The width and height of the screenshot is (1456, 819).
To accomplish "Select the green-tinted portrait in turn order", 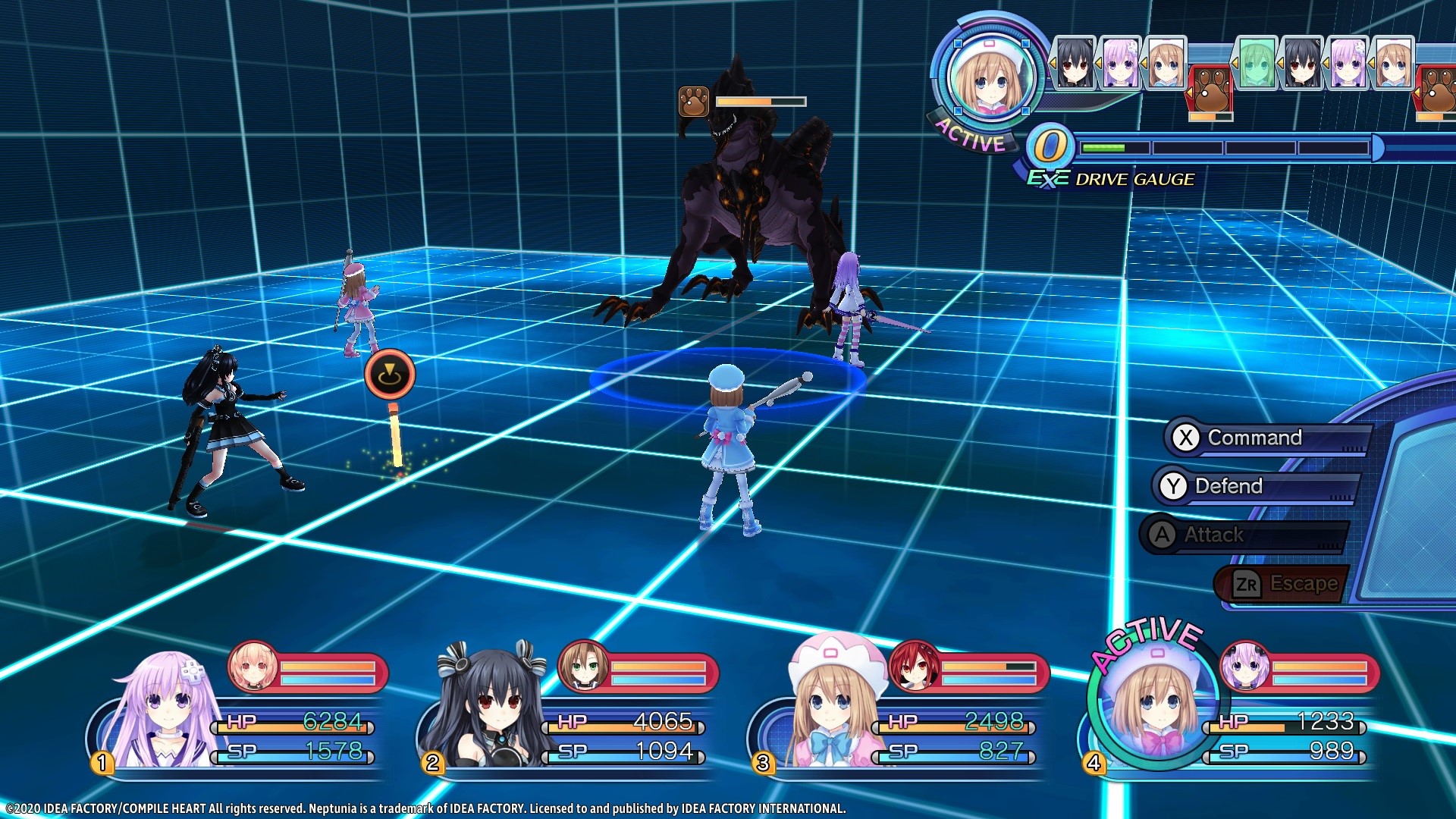I will [1255, 63].
